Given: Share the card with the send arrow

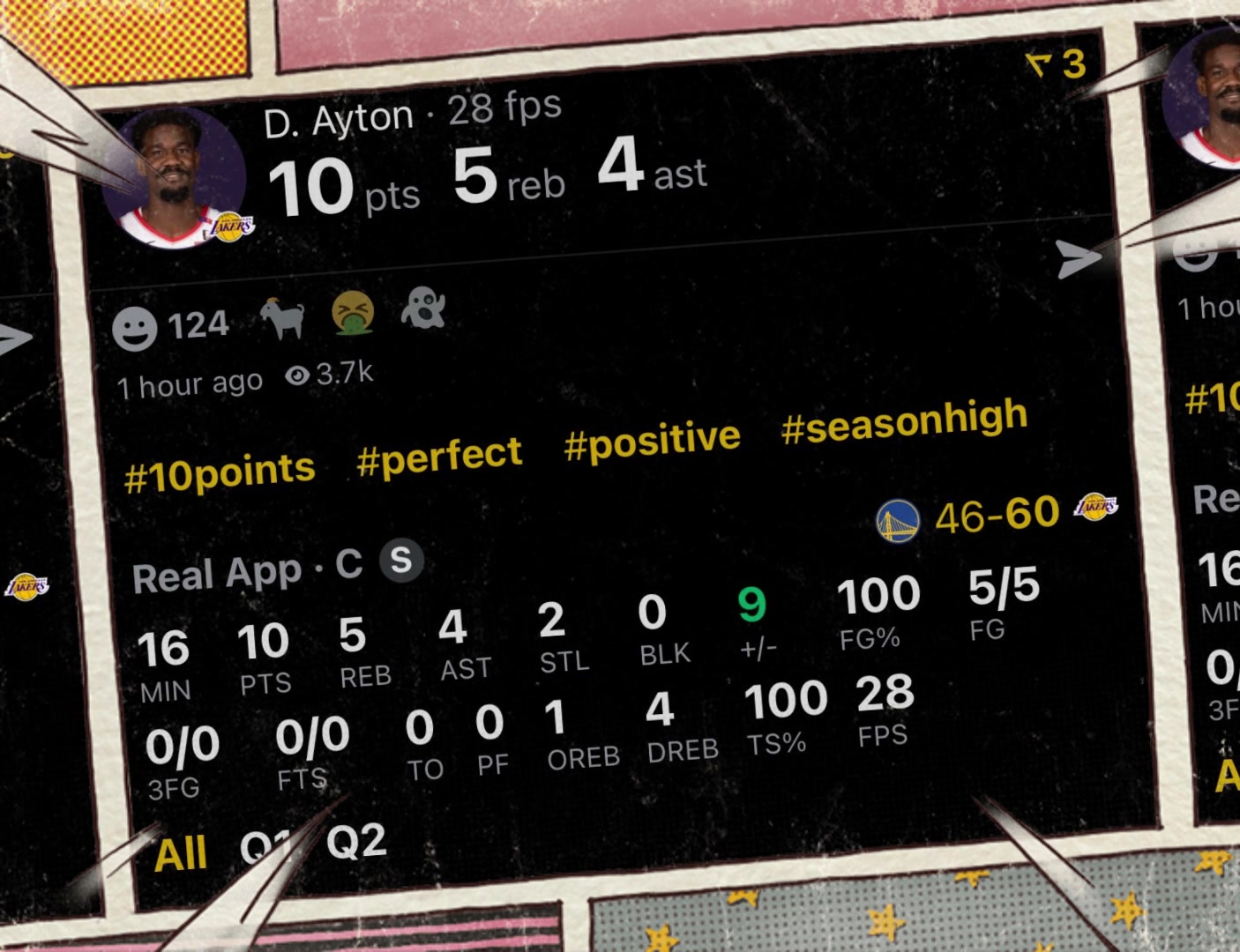Looking at the screenshot, I should click(x=1078, y=258).
